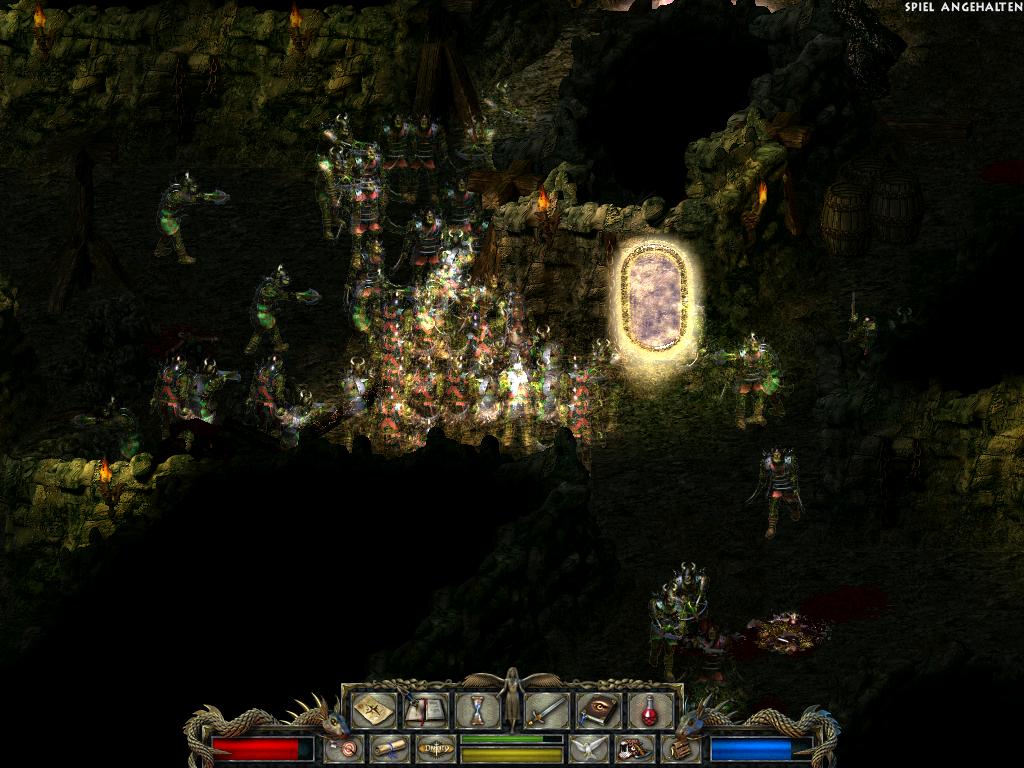Click the red-and-white target icon
The height and width of the screenshot is (768, 1024).
pos(344,747)
